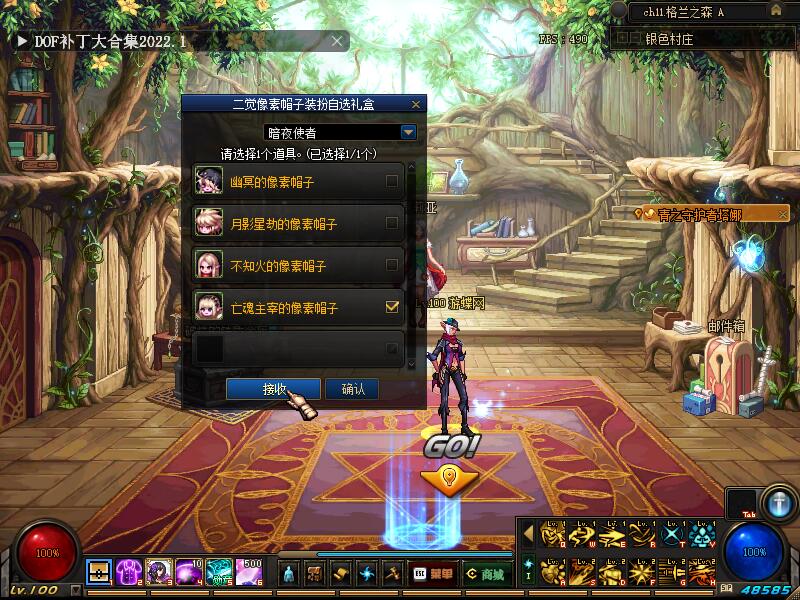Select the 银色村庄 location bar

pos(698,39)
